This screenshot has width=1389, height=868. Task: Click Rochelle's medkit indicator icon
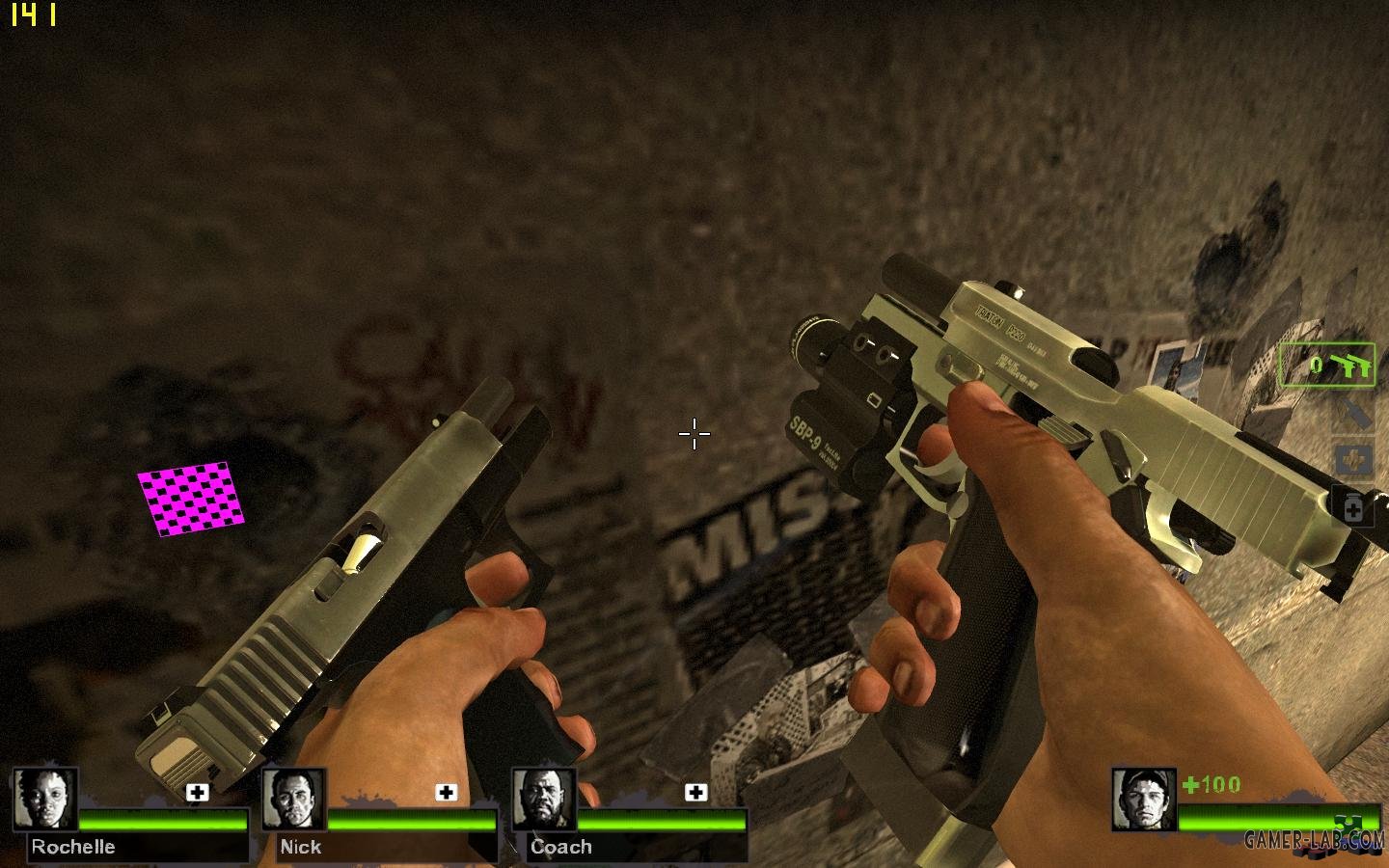click(197, 793)
